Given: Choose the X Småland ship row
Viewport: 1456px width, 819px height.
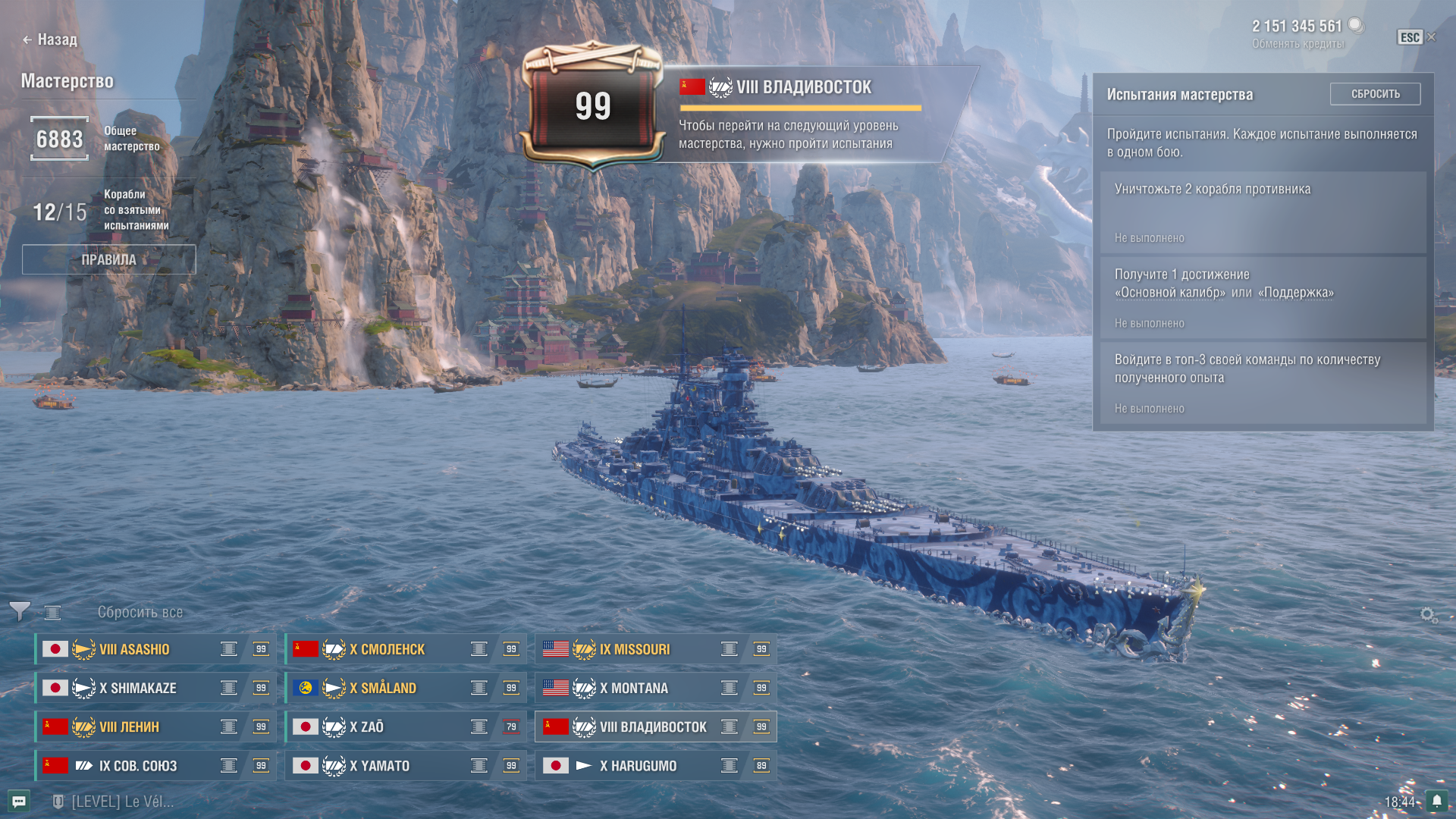Looking at the screenshot, I should (406, 688).
